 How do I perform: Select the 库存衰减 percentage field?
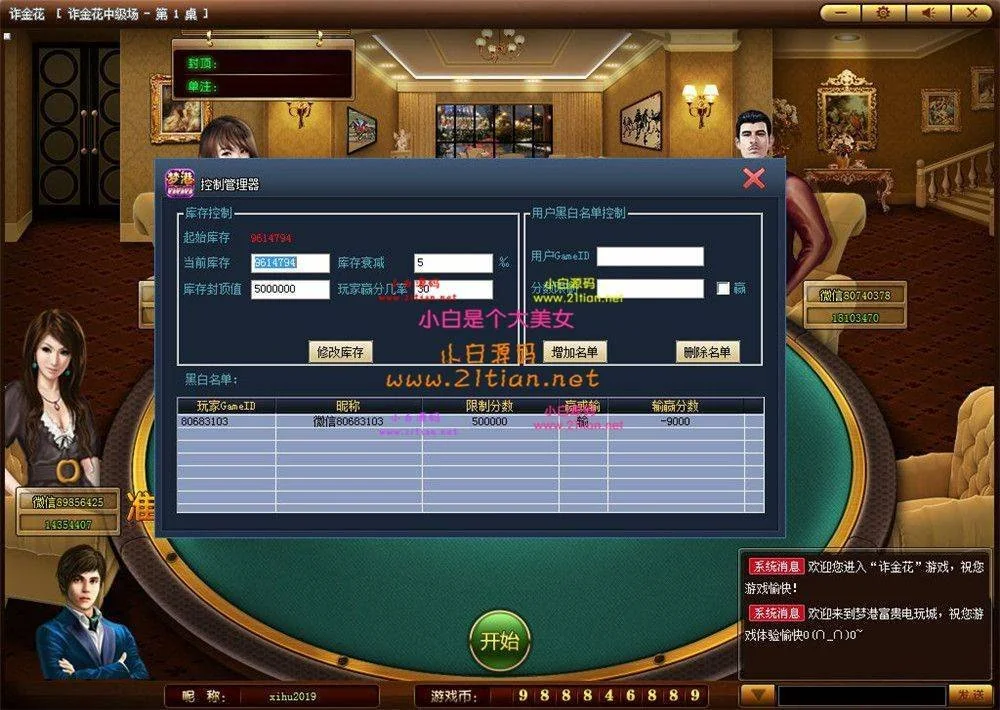tap(453, 263)
